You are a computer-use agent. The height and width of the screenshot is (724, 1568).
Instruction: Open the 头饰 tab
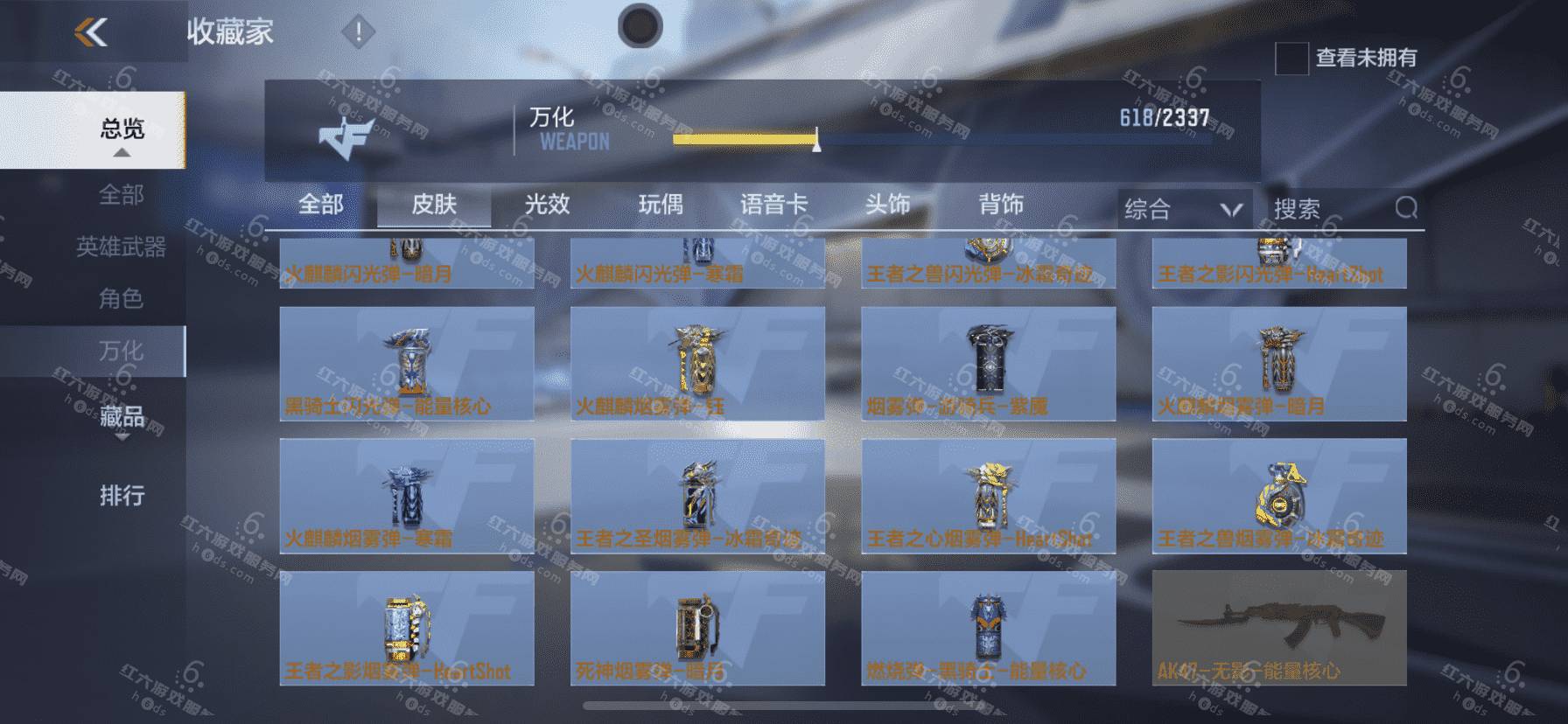pos(887,205)
